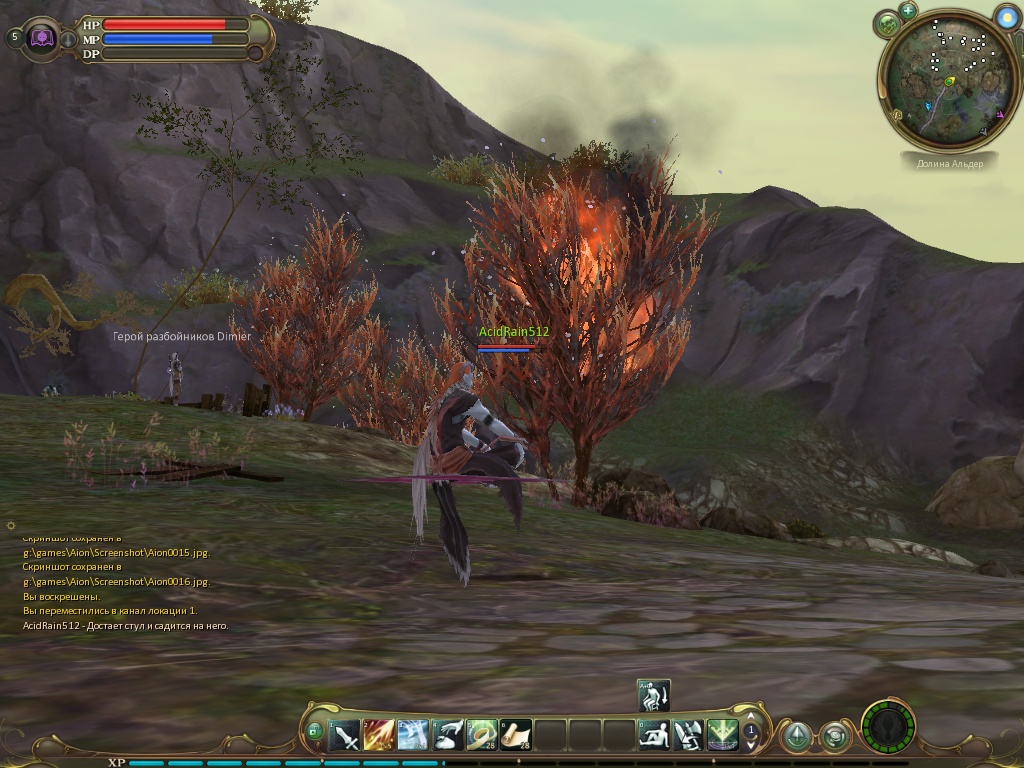Screen dimensions: 1024x768
Task: Click the green-ringed winged flight gauge
Action: click(888, 725)
